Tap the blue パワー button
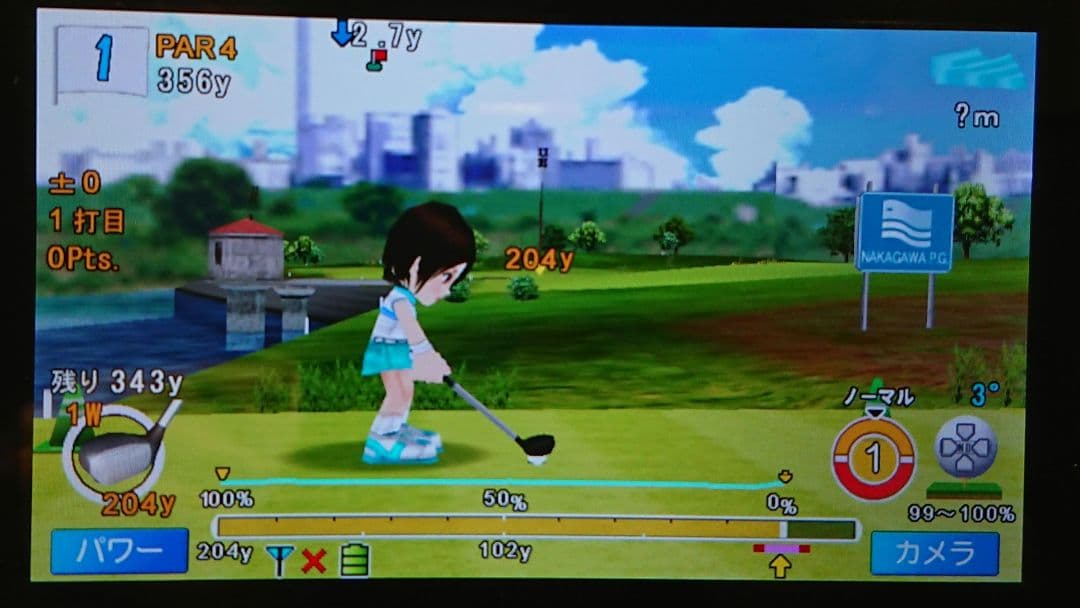1080x608 pixels. pyautogui.click(x=119, y=551)
